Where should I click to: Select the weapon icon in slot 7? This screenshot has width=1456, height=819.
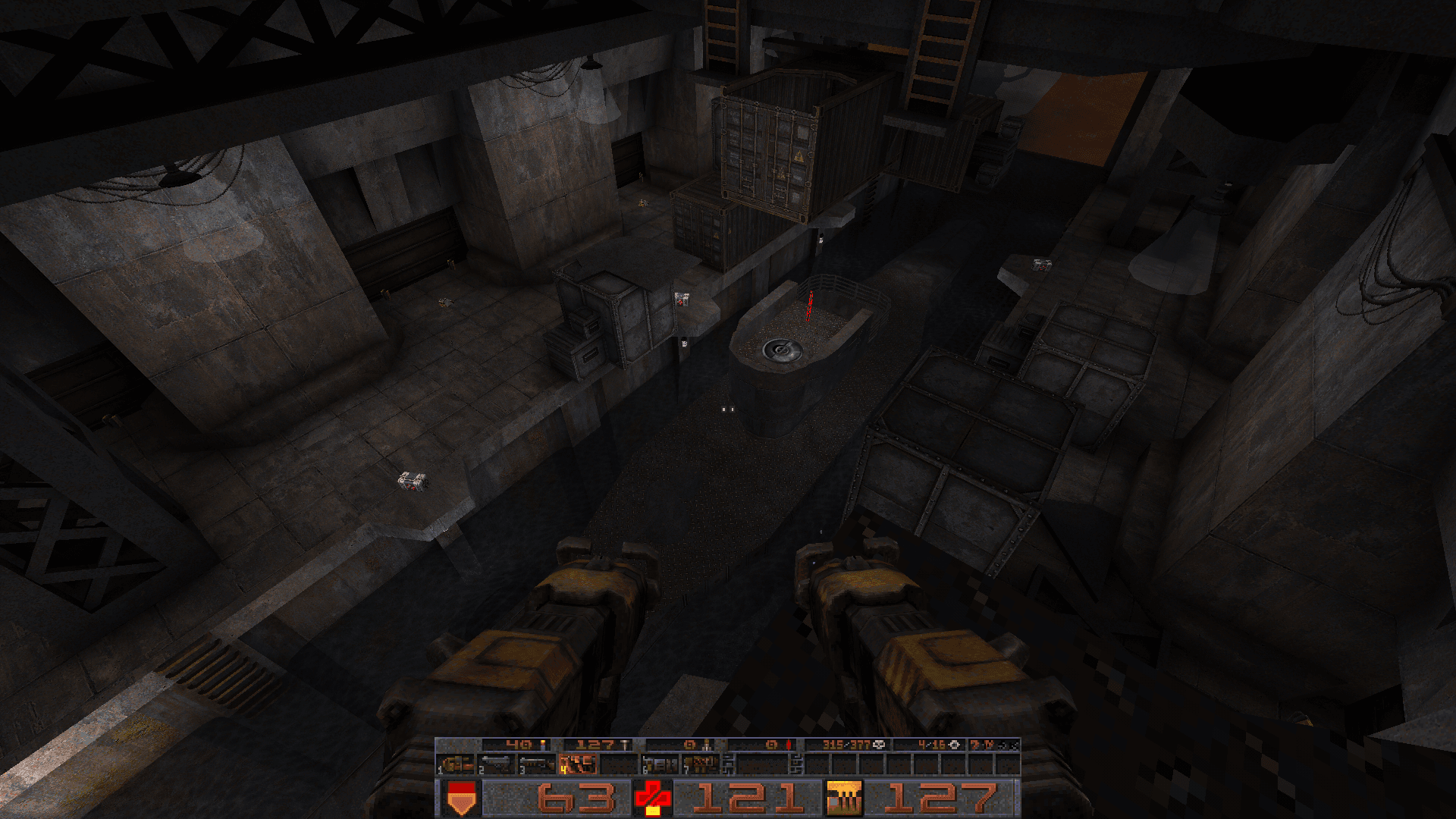pos(700,764)
